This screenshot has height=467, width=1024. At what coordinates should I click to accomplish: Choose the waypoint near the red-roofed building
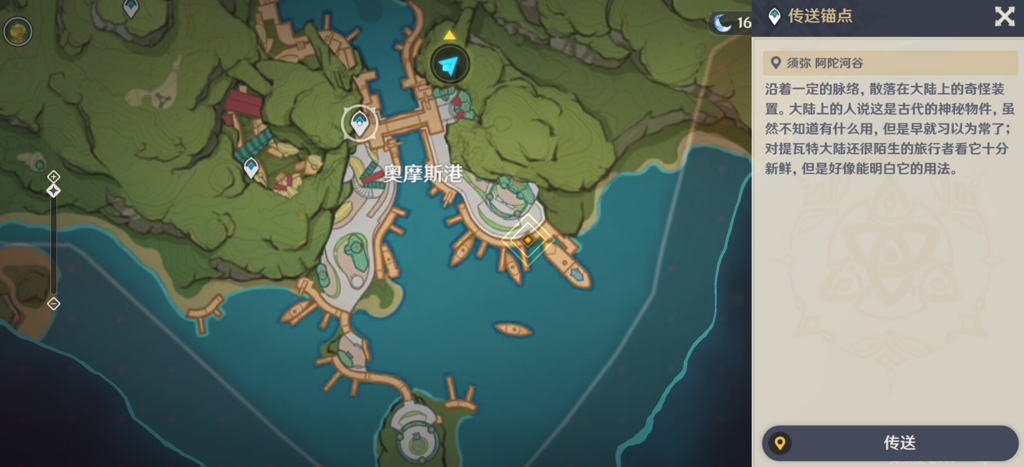tap(251, 167)
